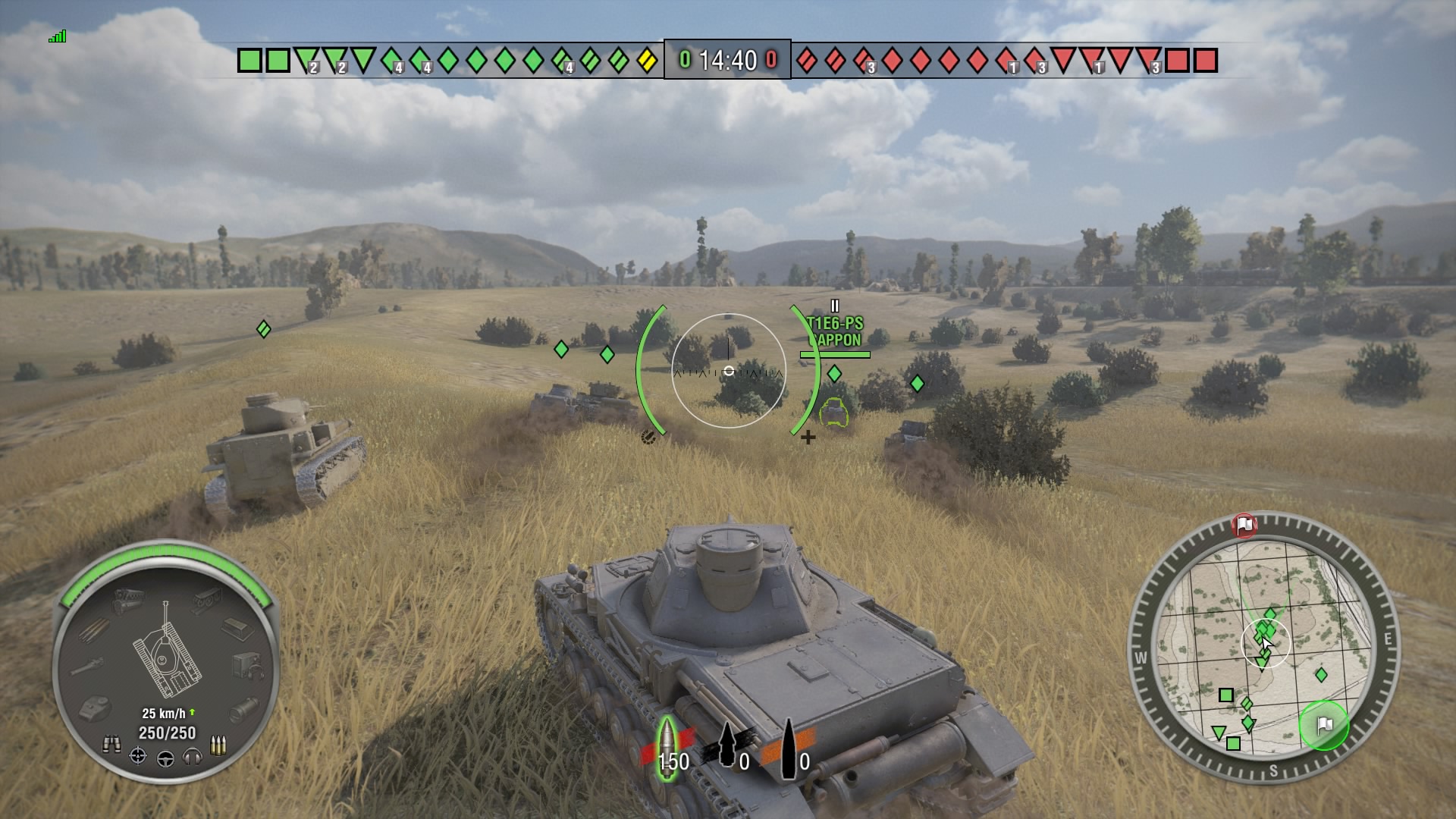This screenshot has height=819, width=1456.
Task: Select the crosshair gunner icon
Action: [136, 755]
